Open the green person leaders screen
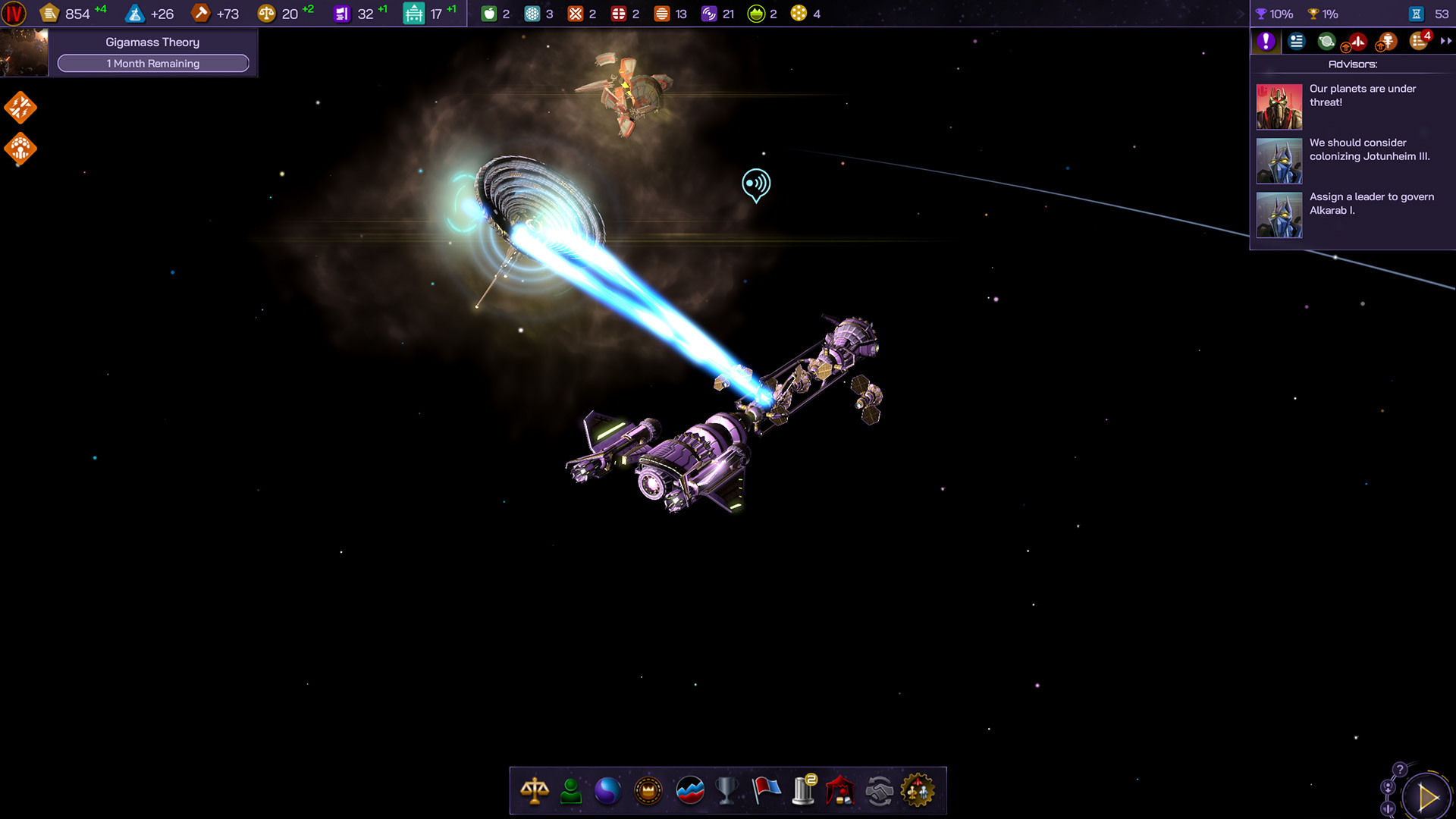1456x819 pixels. (x=571, y=791)
